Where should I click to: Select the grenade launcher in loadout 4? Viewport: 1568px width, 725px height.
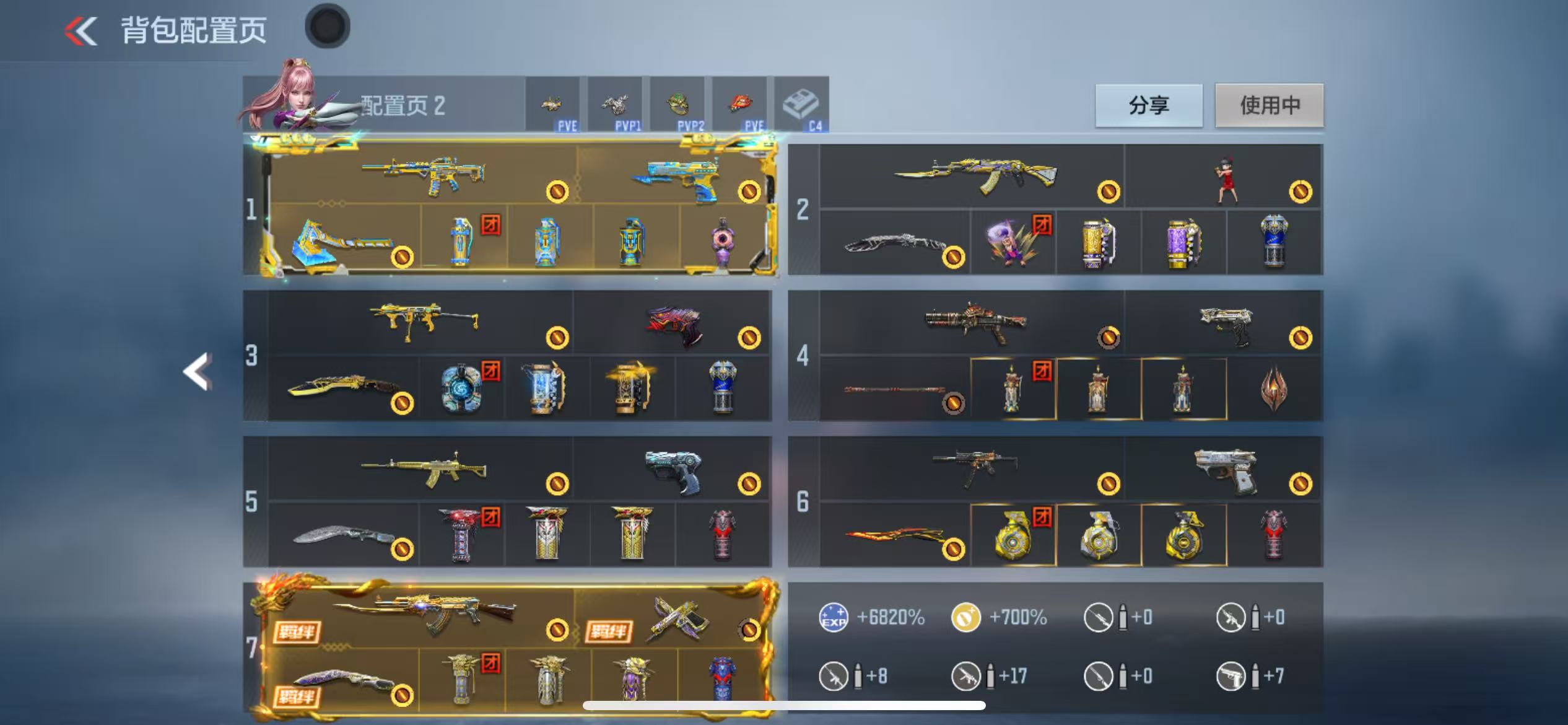pyautogui.click(x=975, y=322)
